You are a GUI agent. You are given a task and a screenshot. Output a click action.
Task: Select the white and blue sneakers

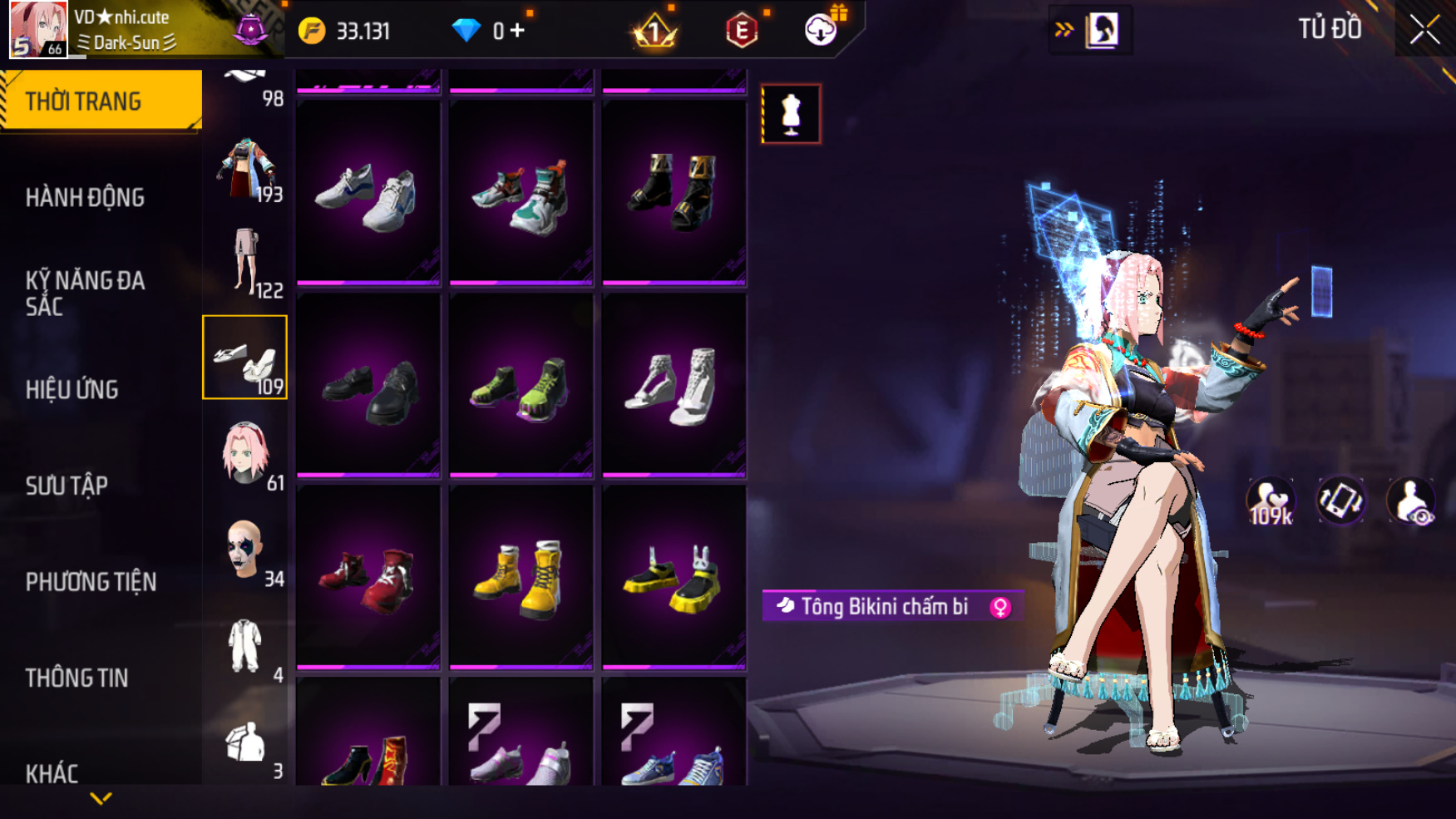(x=368, y=194)
